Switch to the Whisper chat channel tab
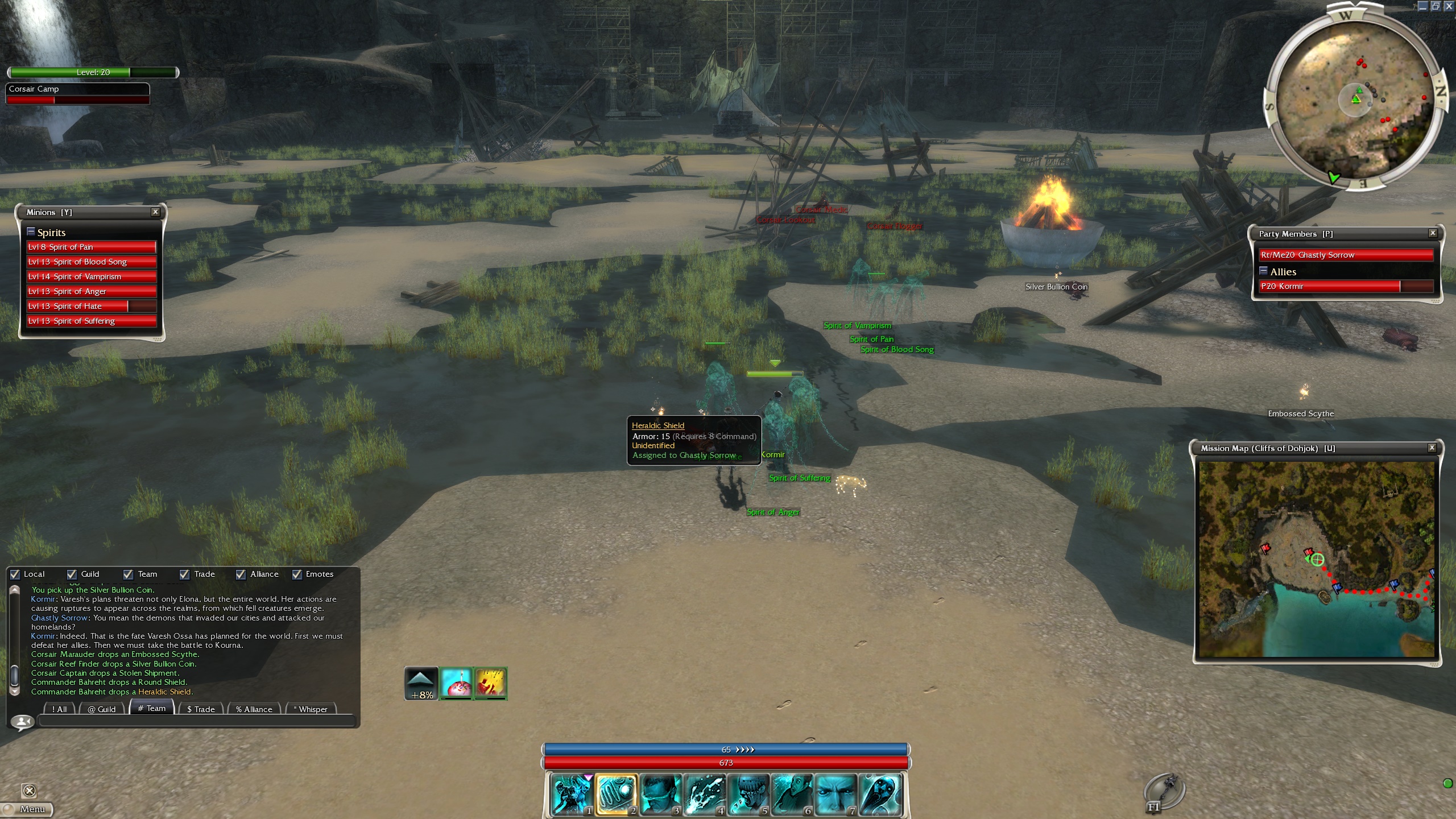Viewport: 1456px width, 819px height. pyautogui.click(x=311, y=709)
